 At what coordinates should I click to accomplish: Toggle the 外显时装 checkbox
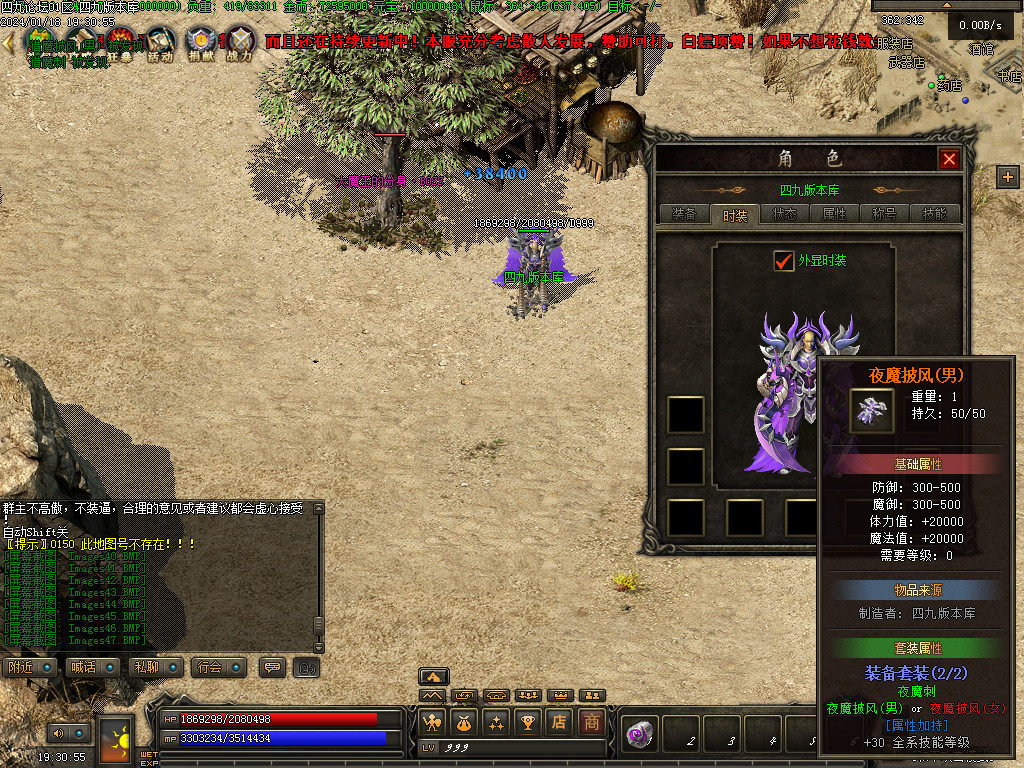click(x=784, y=260)
